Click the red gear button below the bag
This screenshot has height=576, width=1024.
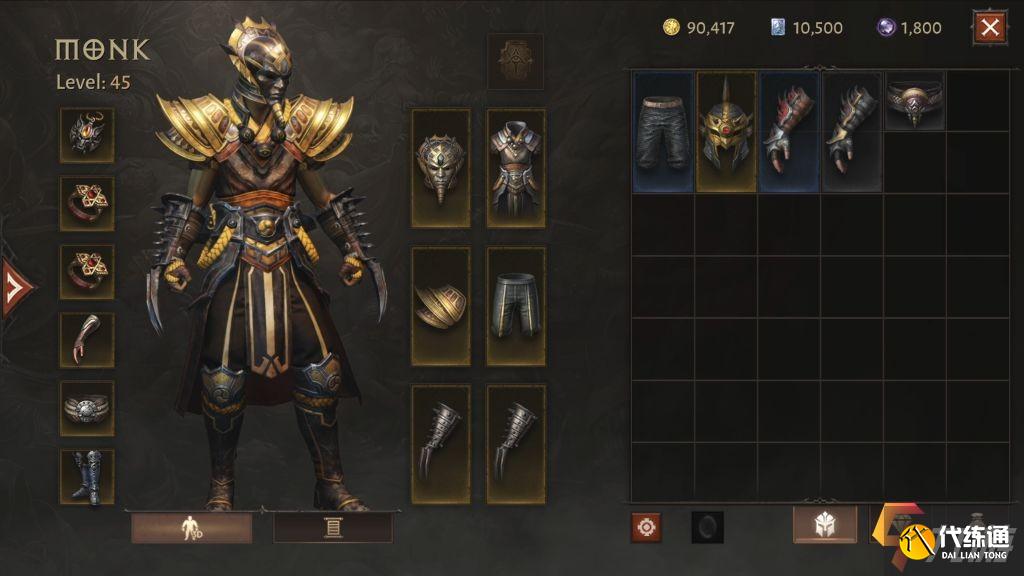pyautogui.click(x=646, y=527)
